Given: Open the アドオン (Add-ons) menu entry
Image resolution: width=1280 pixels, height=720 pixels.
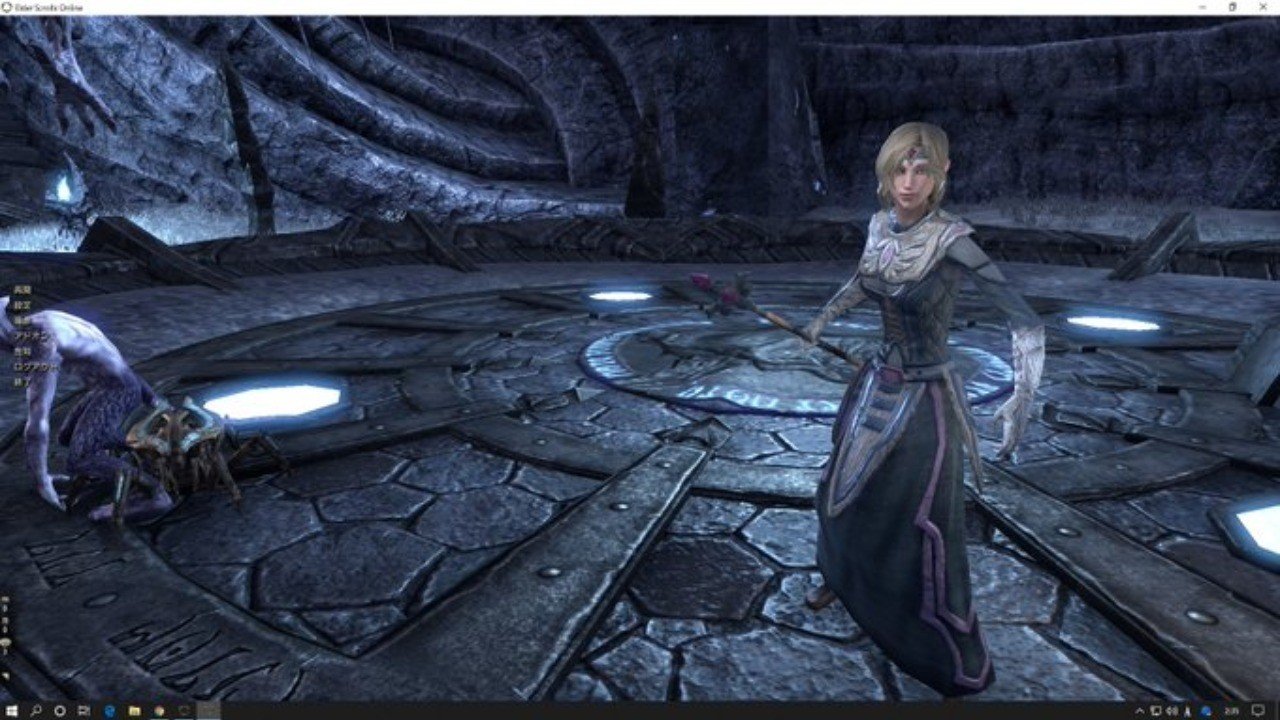Looking at the screenshot, I should coord(28,336).
